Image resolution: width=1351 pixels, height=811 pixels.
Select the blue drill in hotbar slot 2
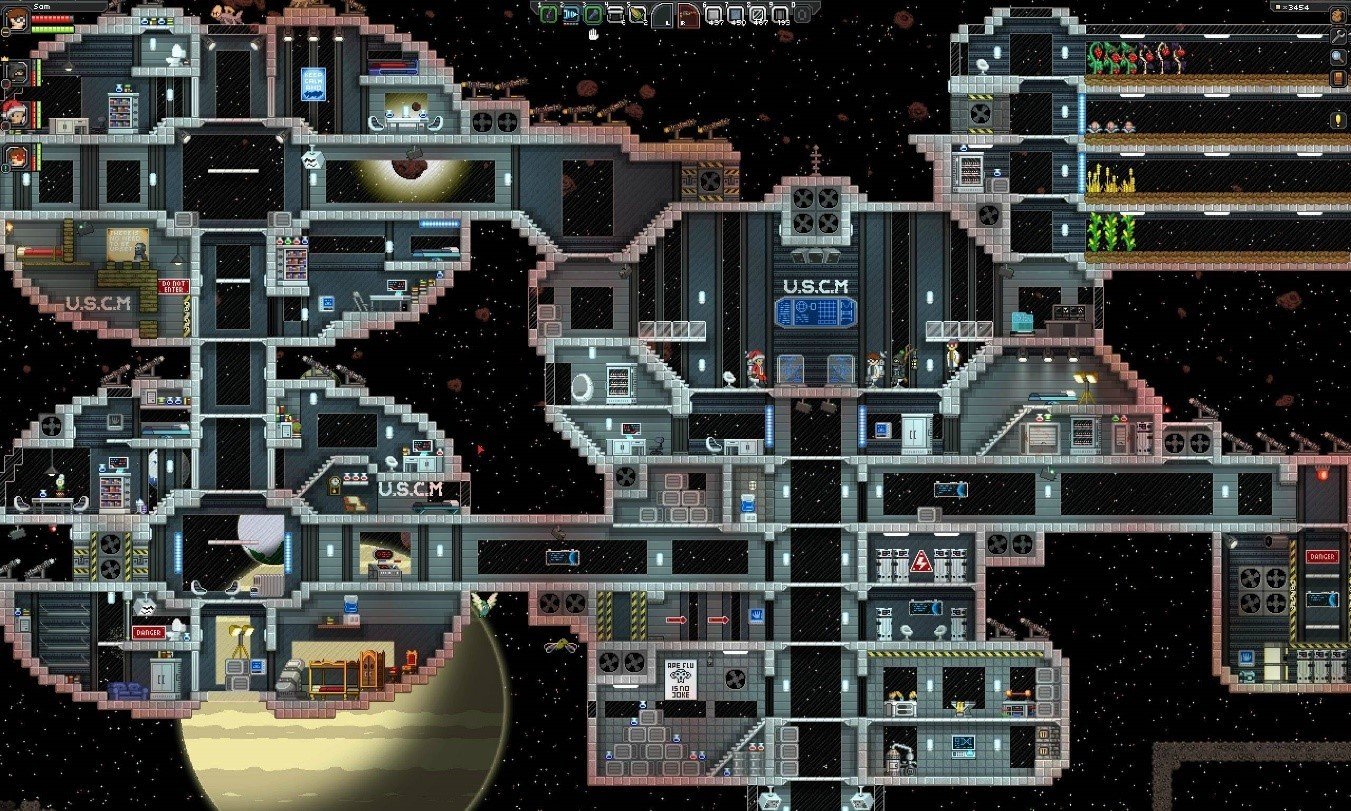[570, 14]
